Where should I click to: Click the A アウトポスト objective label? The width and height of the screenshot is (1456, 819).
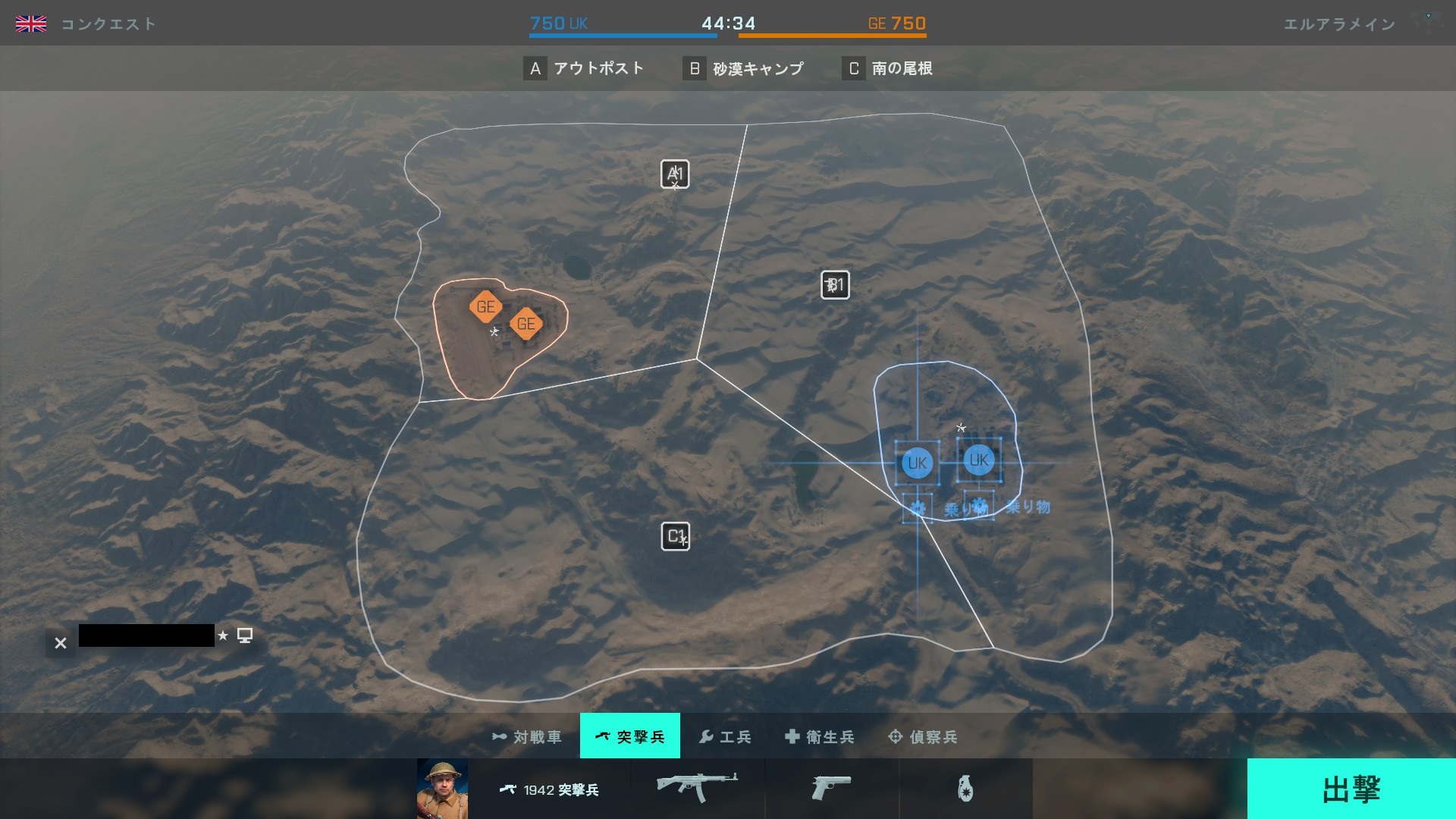(x=584, y=69)
